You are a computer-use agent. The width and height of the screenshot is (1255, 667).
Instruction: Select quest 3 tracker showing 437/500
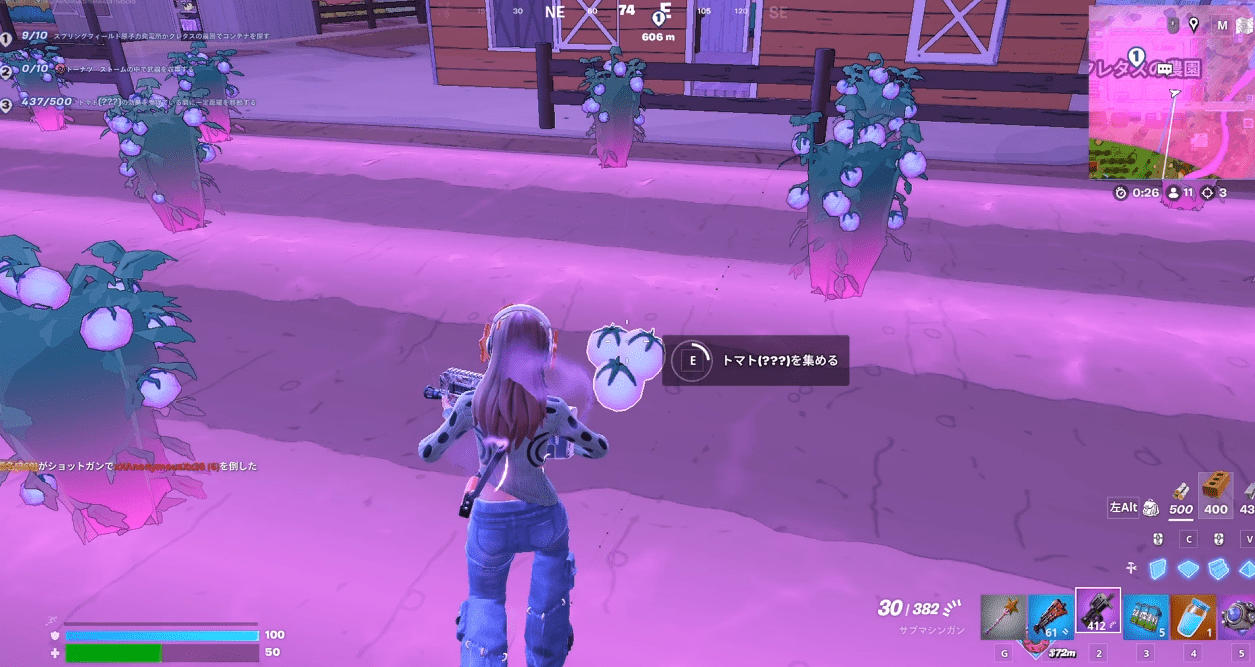tap(130, 102)
